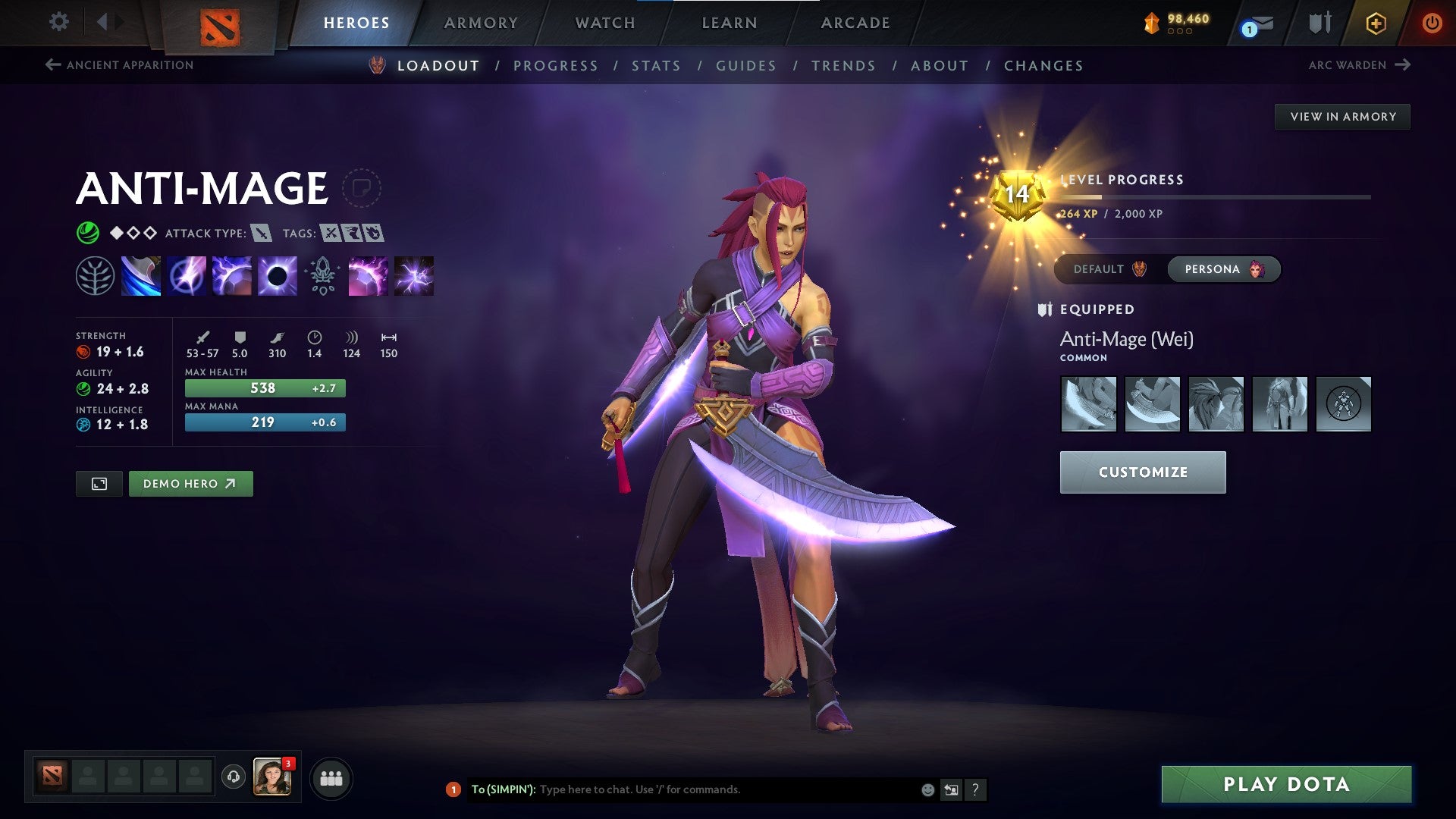Toggle the fullscreen portrait view icon
The image size is (1456, 819).
pyautogui.click(x=99, y=483)
